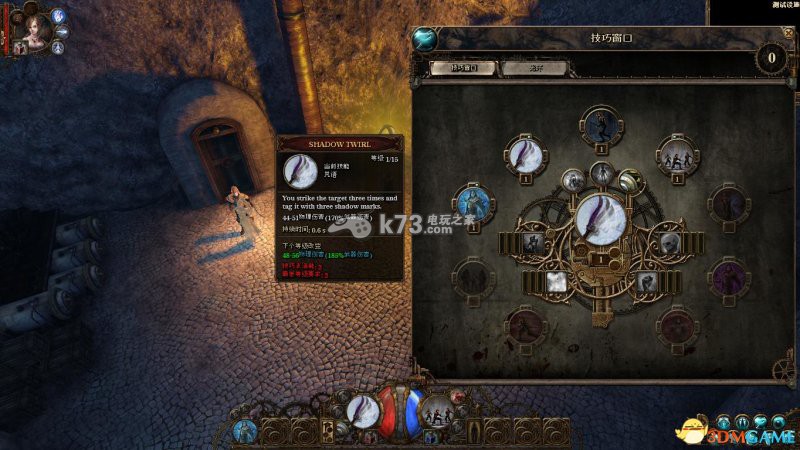Activate the three-figures skill on hotbar
The width and height of the screenshot is (800, 450).
(x=436, y=411)
